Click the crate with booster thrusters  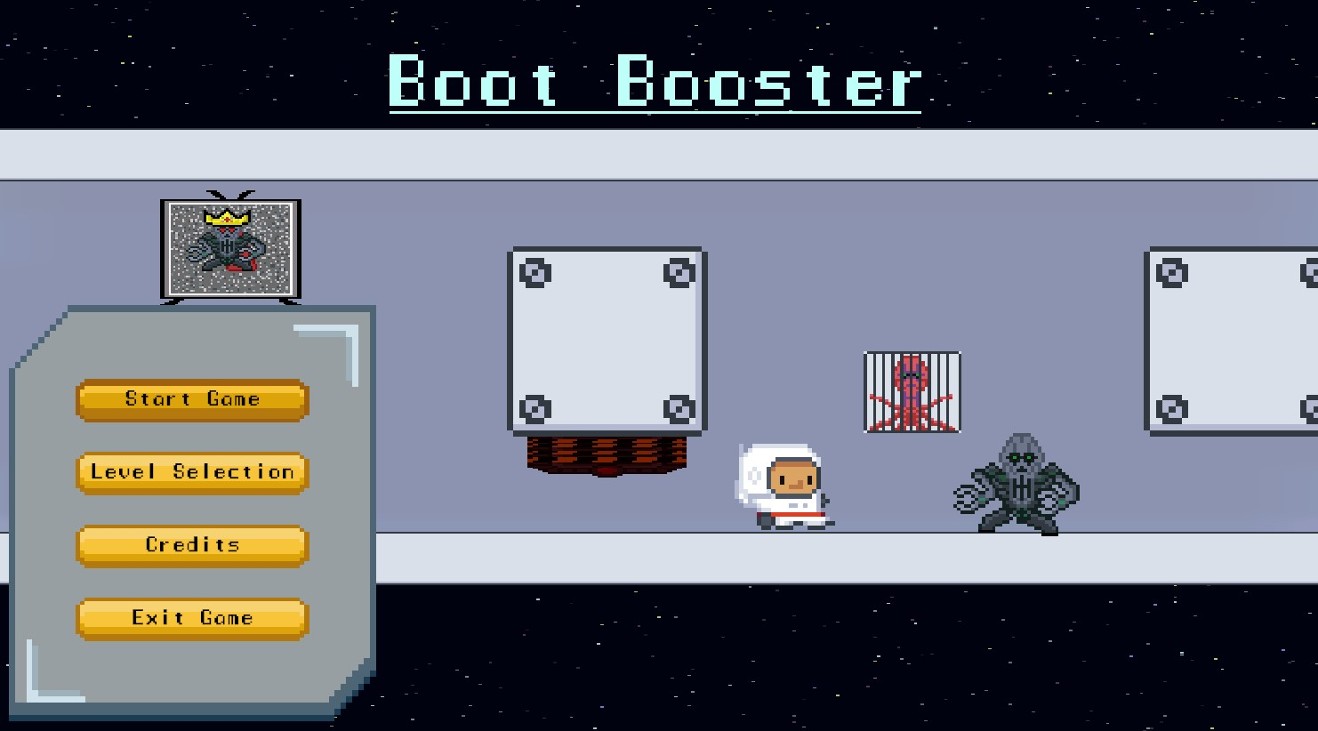click(607, 340)
